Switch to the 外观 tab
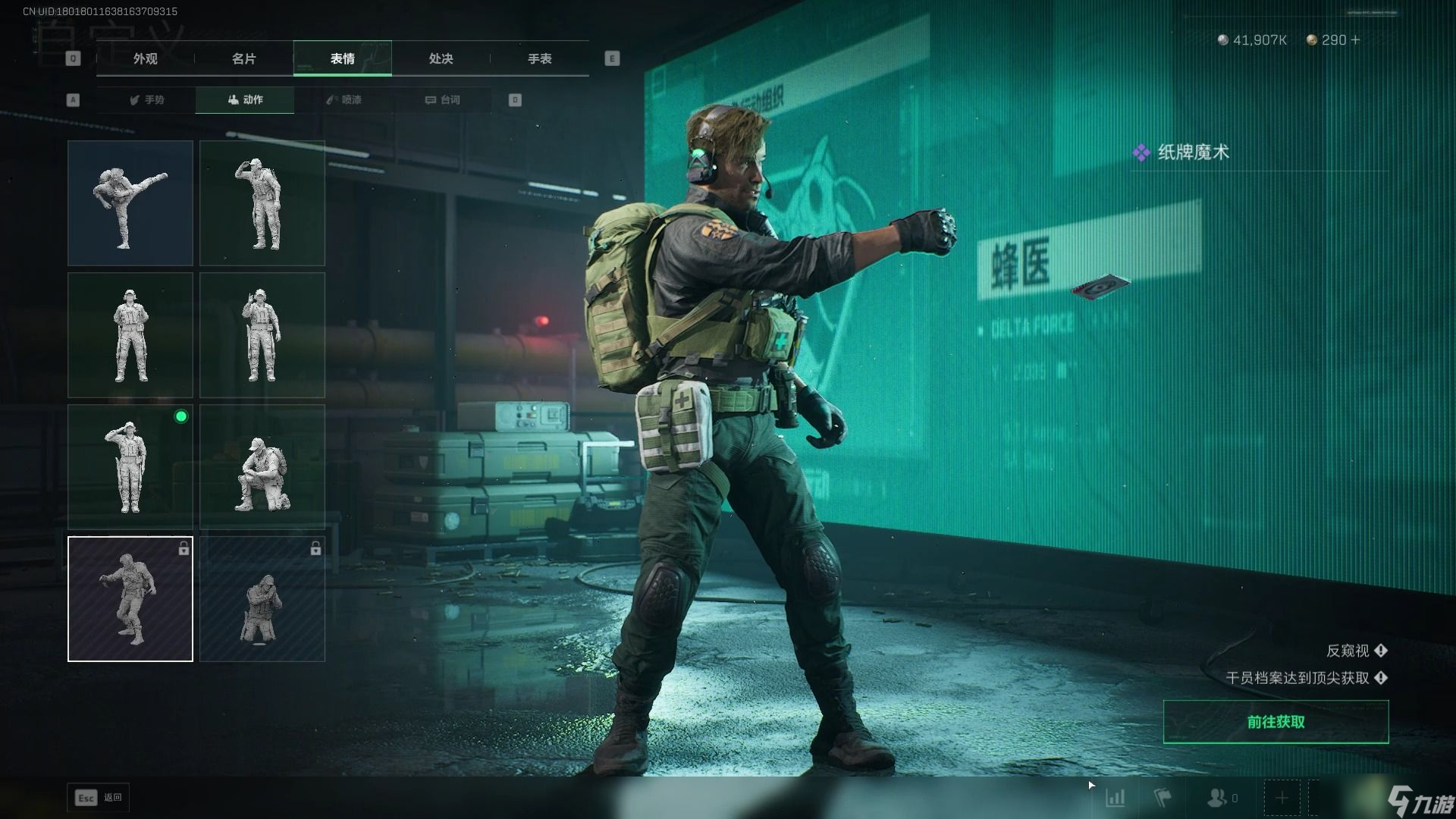 (146, 58)
